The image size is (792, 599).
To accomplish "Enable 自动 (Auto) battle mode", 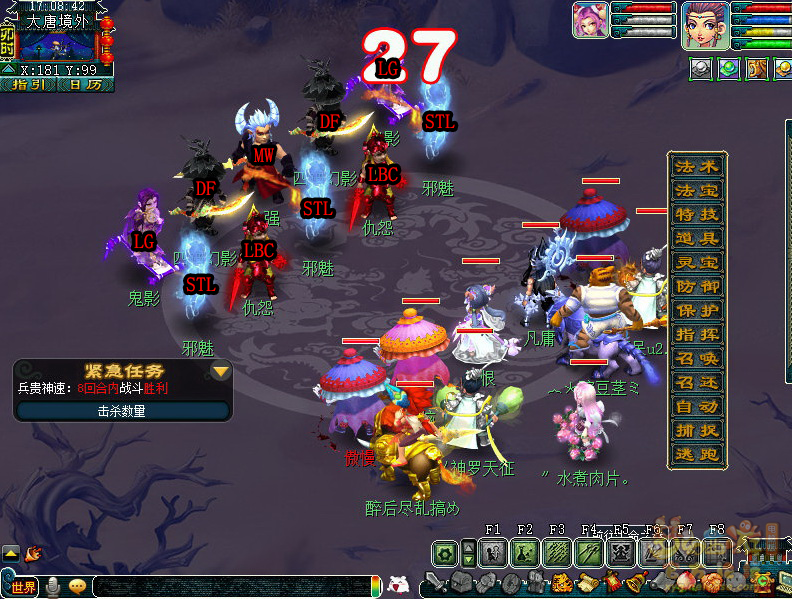I will click(696, 406).
